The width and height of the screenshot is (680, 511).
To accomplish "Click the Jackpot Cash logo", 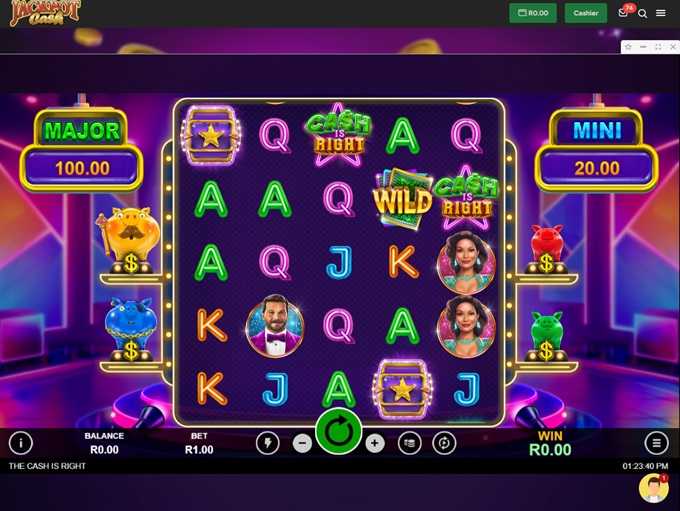I will coord(46,13).
